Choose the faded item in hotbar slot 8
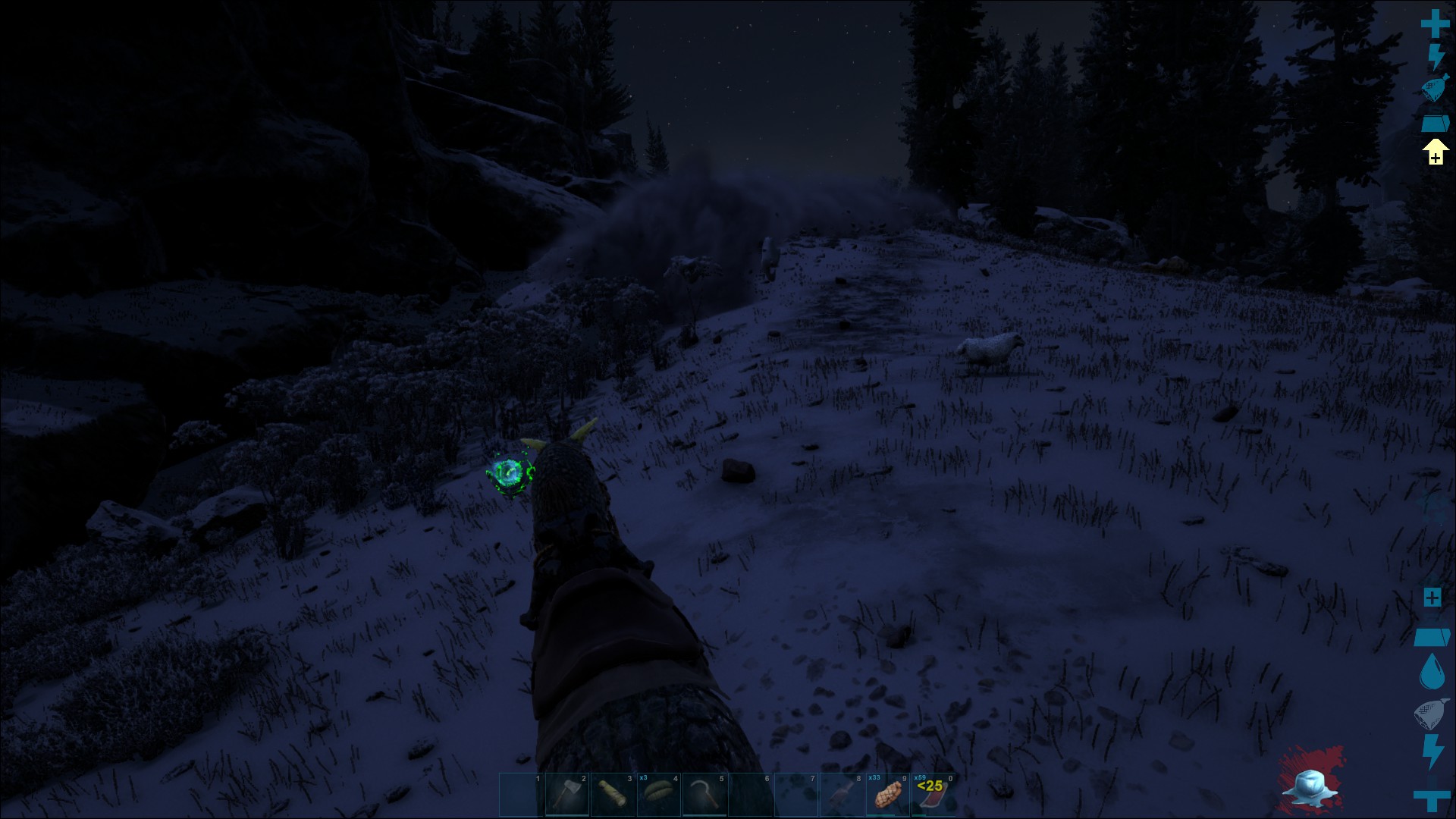 point(842,795)
